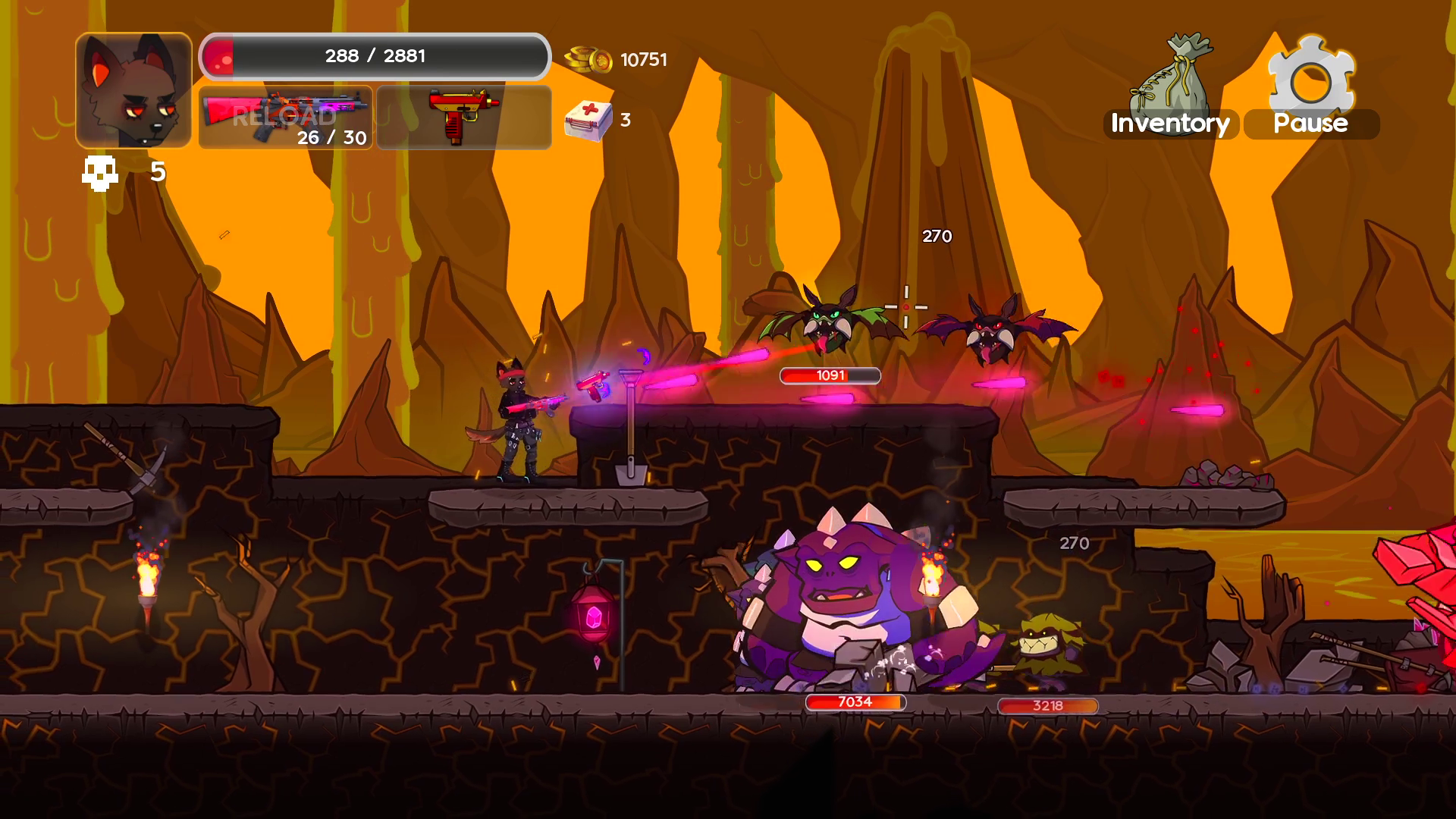This screenshot has width=1456, height=819.
Task: Click the red targeting crosshair
Action: pos(907,306)
